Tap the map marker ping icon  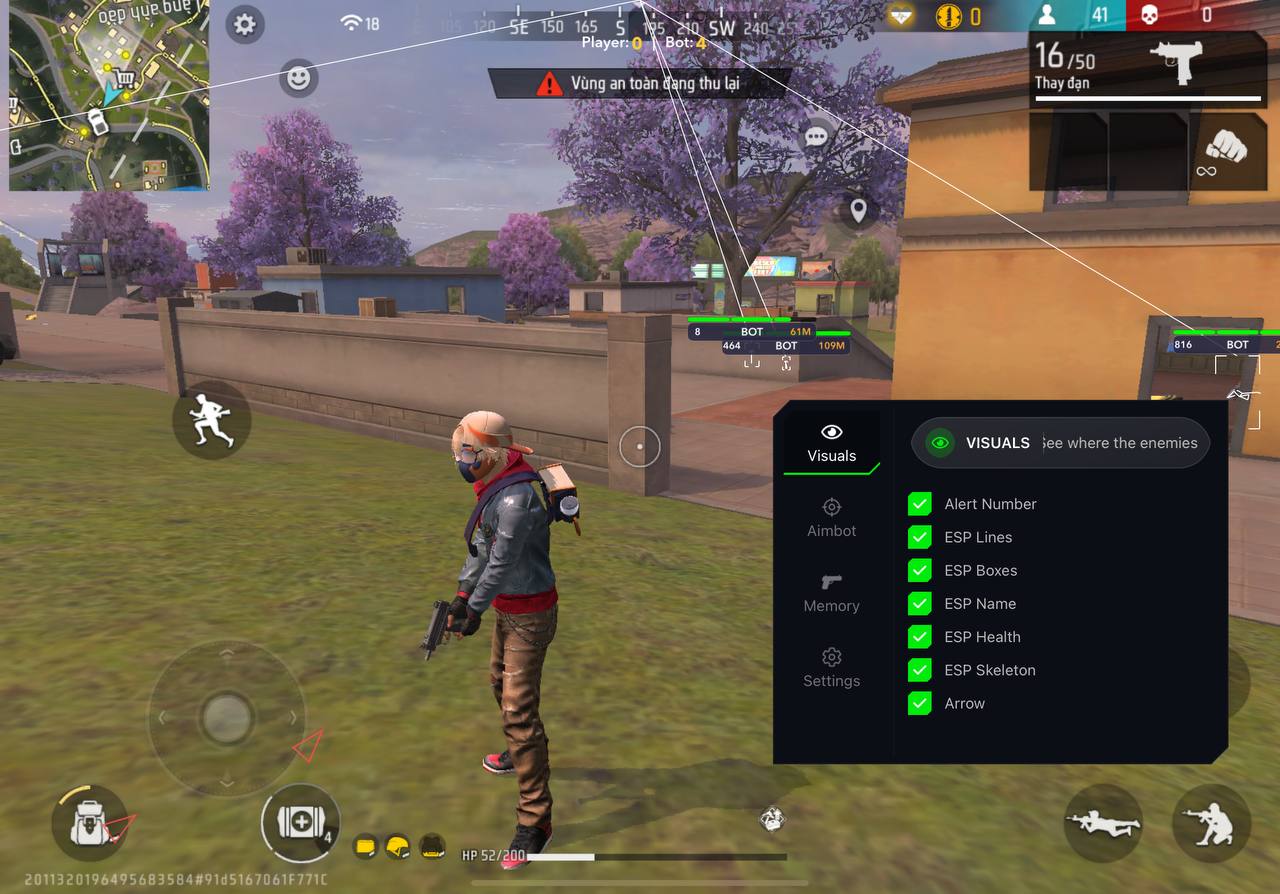(858, 212)
